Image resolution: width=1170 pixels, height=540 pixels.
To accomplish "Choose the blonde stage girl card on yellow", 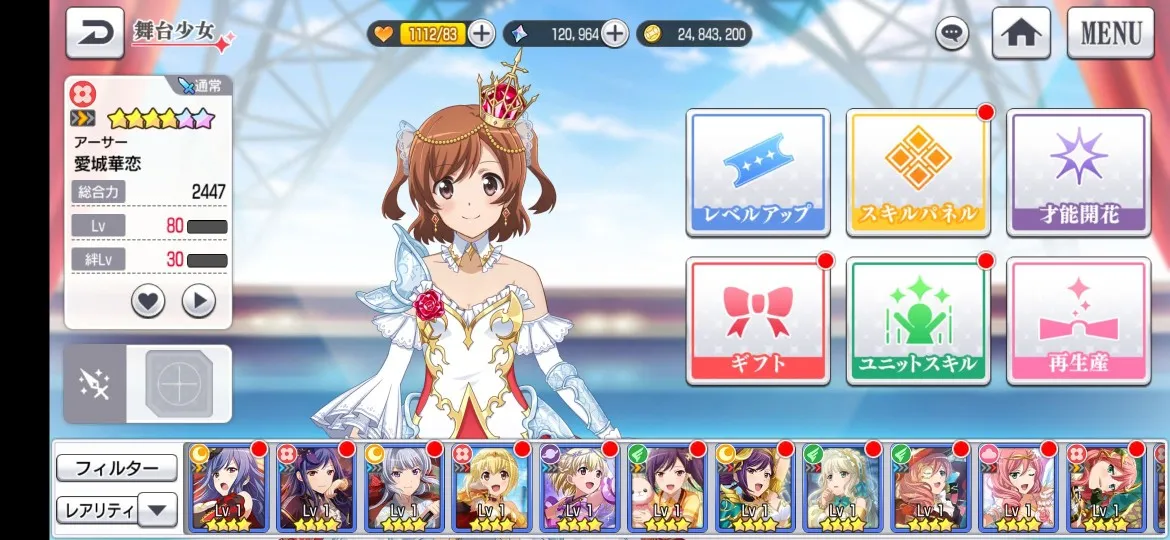I will [x=491, y=487].
